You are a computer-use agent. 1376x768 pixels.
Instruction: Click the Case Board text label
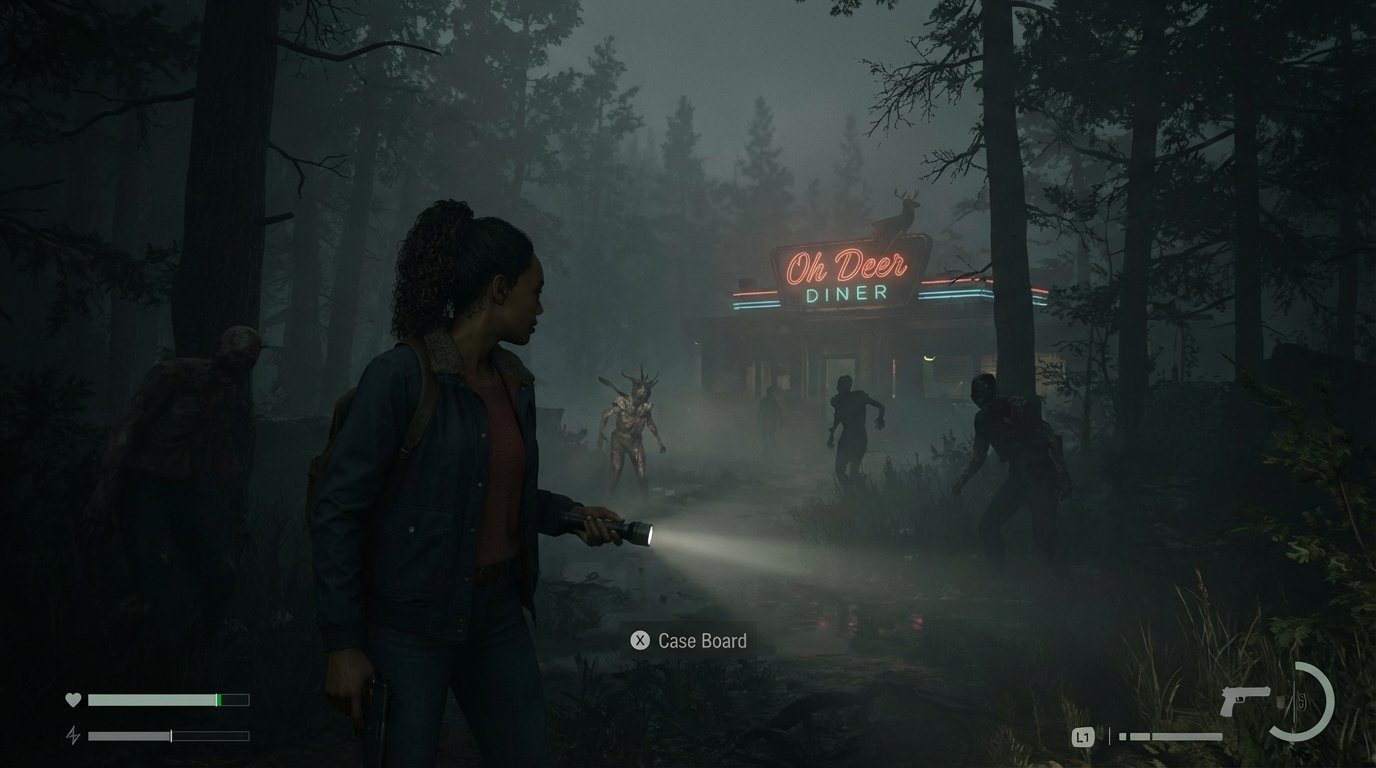[701, 640]
